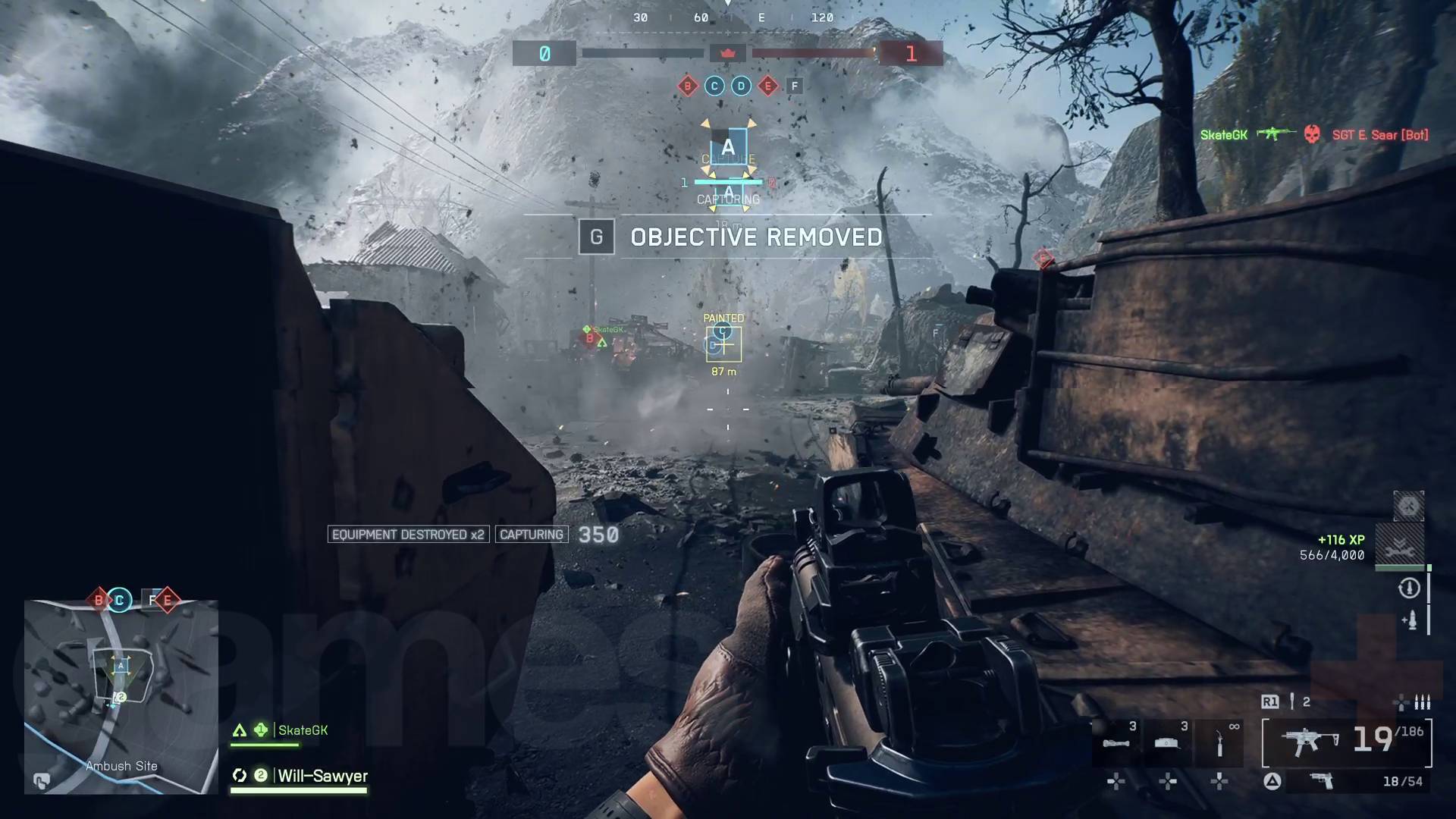
Task: Click the grenade icon next to R1 prompt
Action: [1292, 701]
